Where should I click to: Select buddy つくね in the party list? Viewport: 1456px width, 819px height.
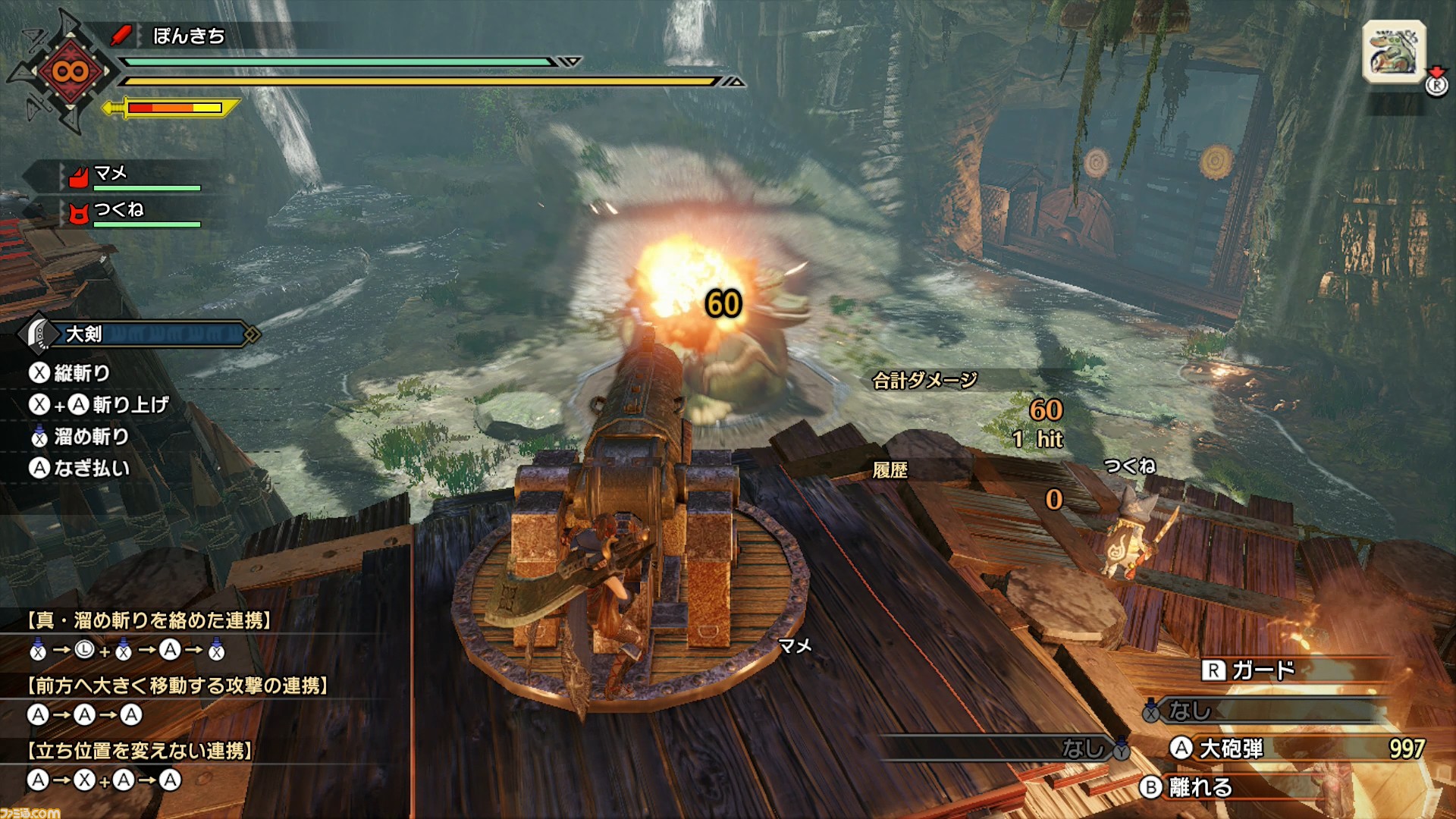pos(118,210)
